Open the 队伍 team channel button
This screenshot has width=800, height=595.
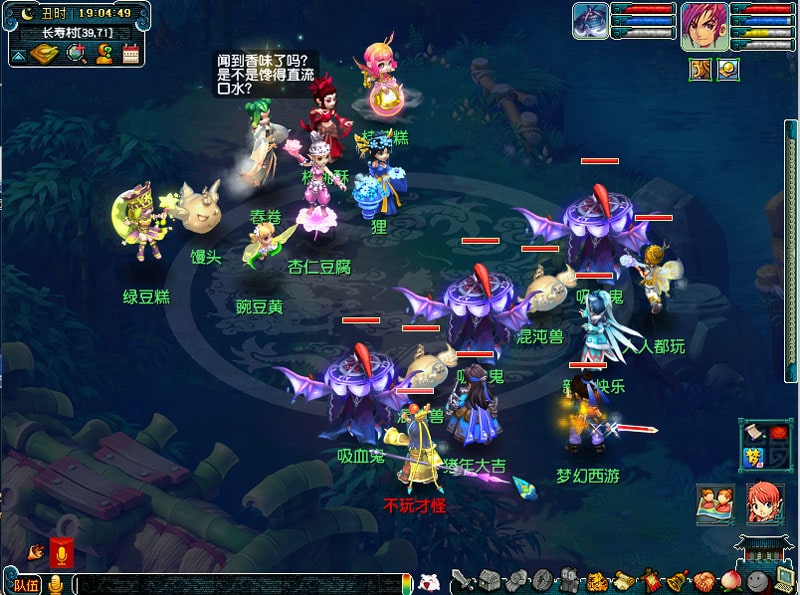[x=26, y=584]
